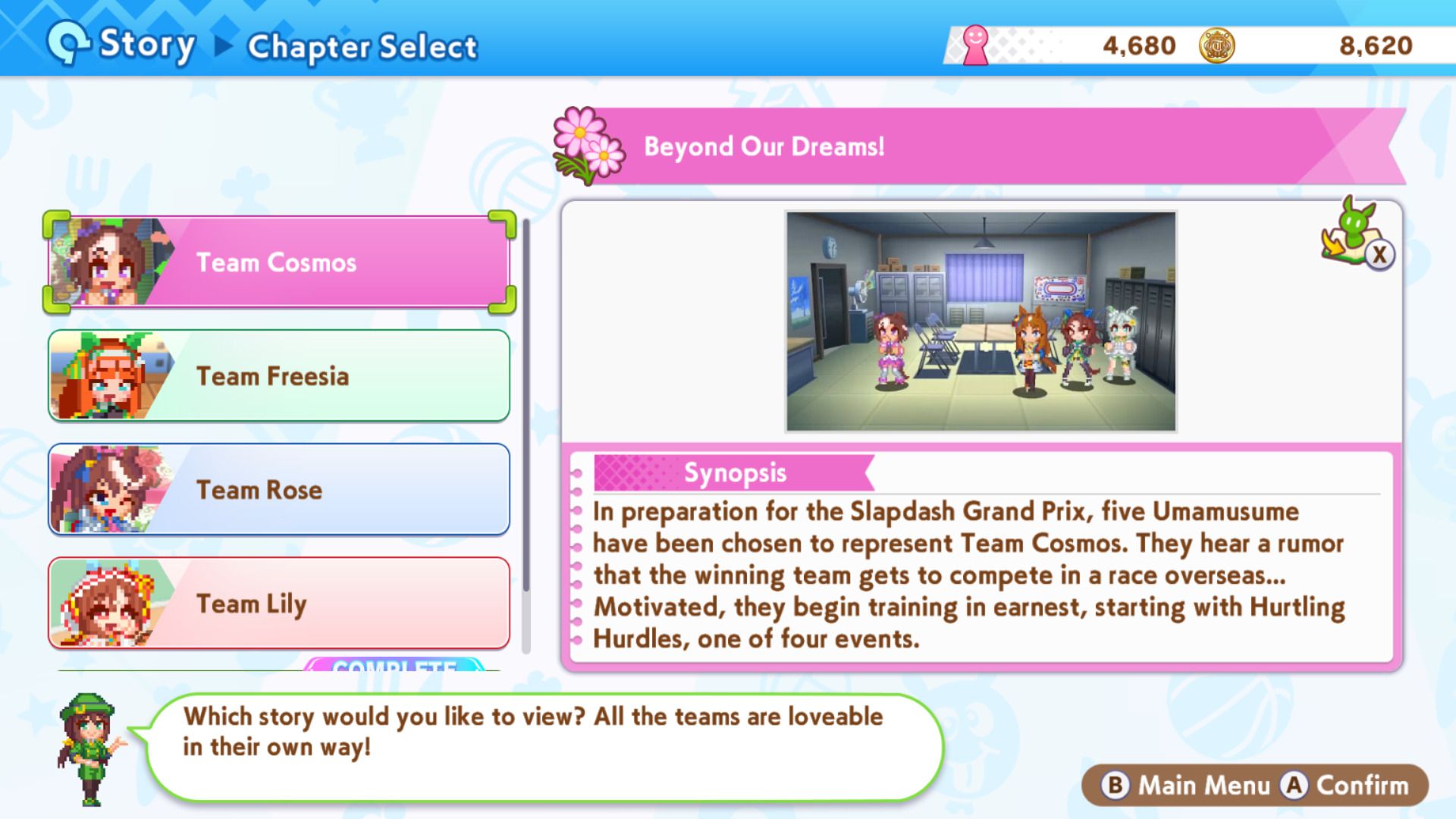Click the Story menu icon in the header

[67, 43]
